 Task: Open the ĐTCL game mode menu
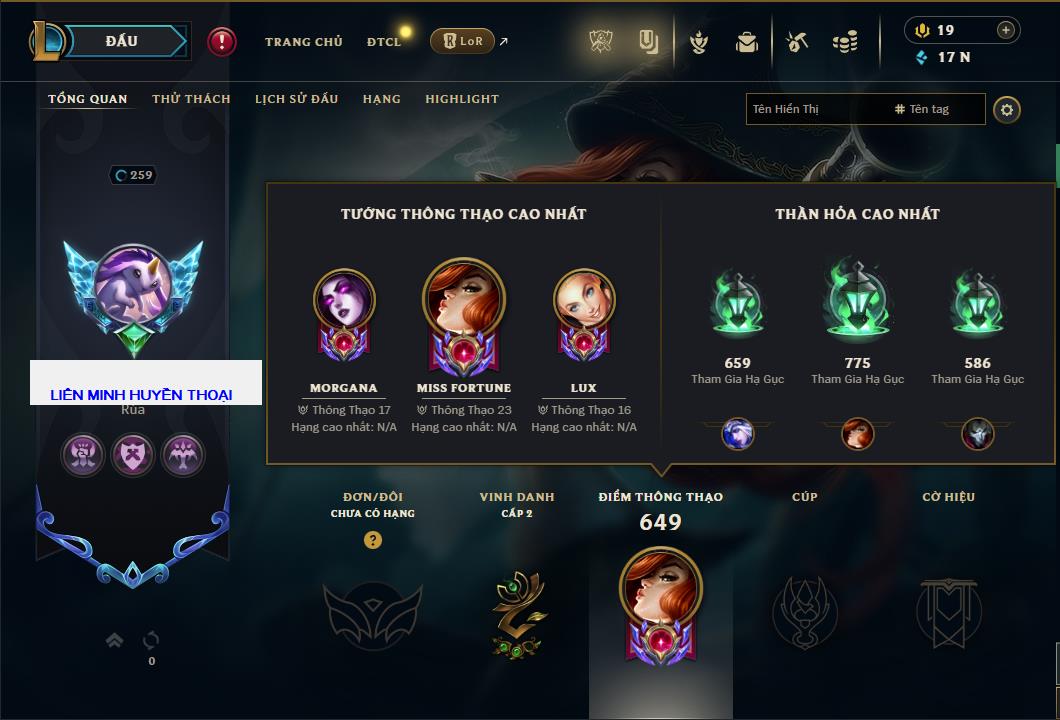click(x=384, y=42)
